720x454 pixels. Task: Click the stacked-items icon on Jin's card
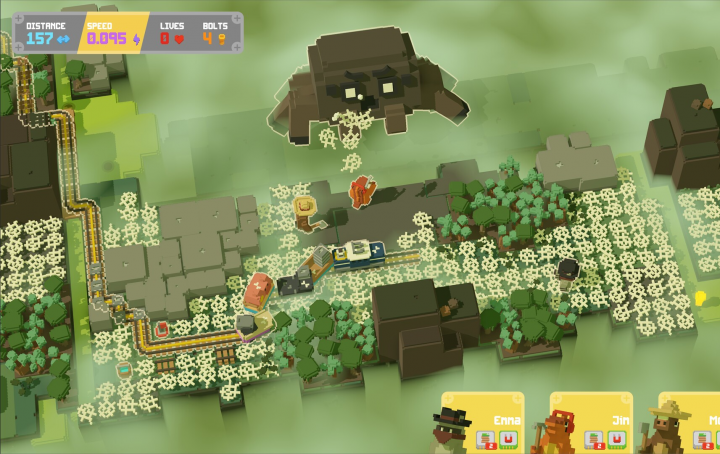[x=592, y=438]
